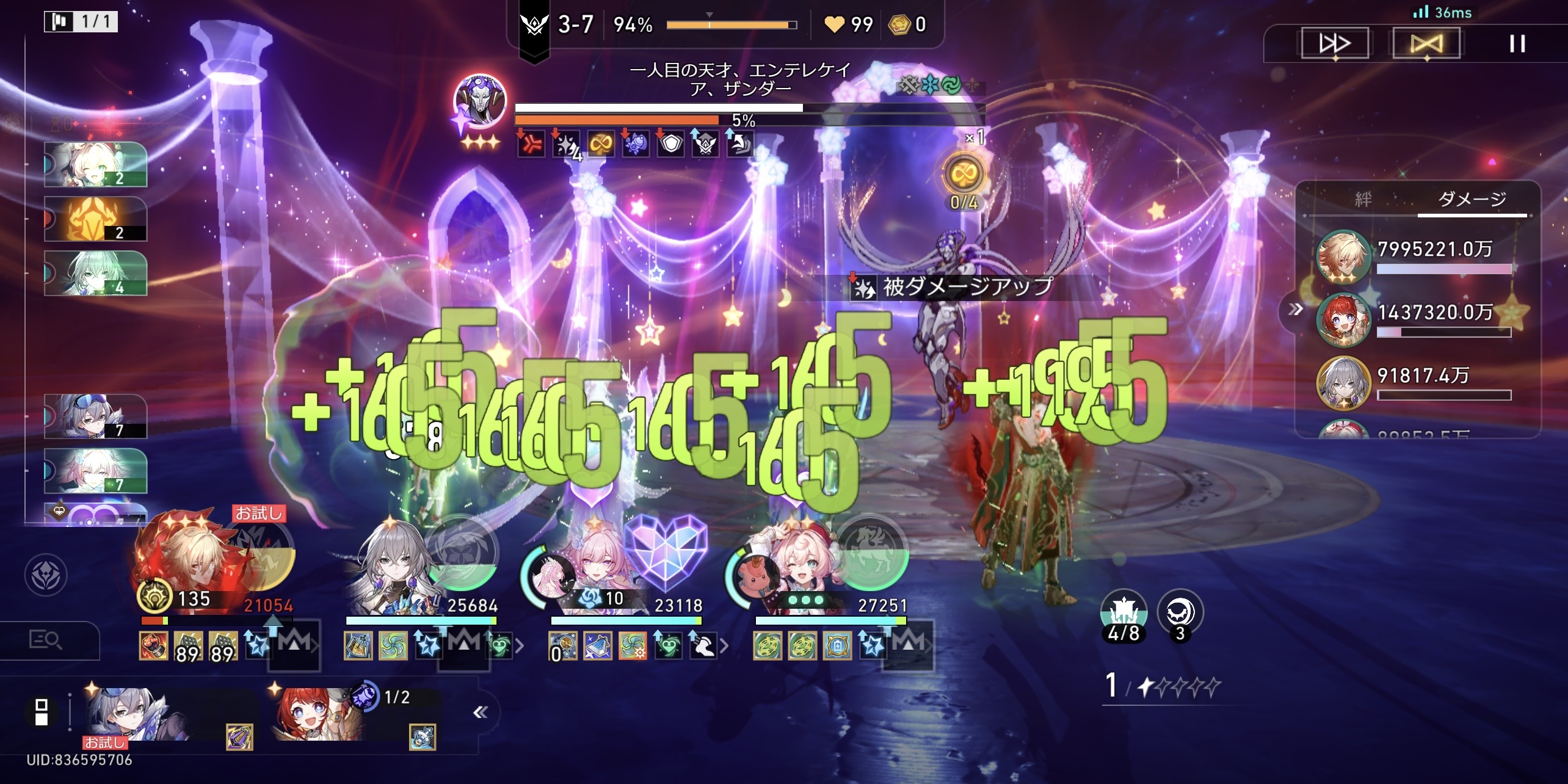
Task: Toggle the fast-forward speed button
Action: pos(1334,43)
